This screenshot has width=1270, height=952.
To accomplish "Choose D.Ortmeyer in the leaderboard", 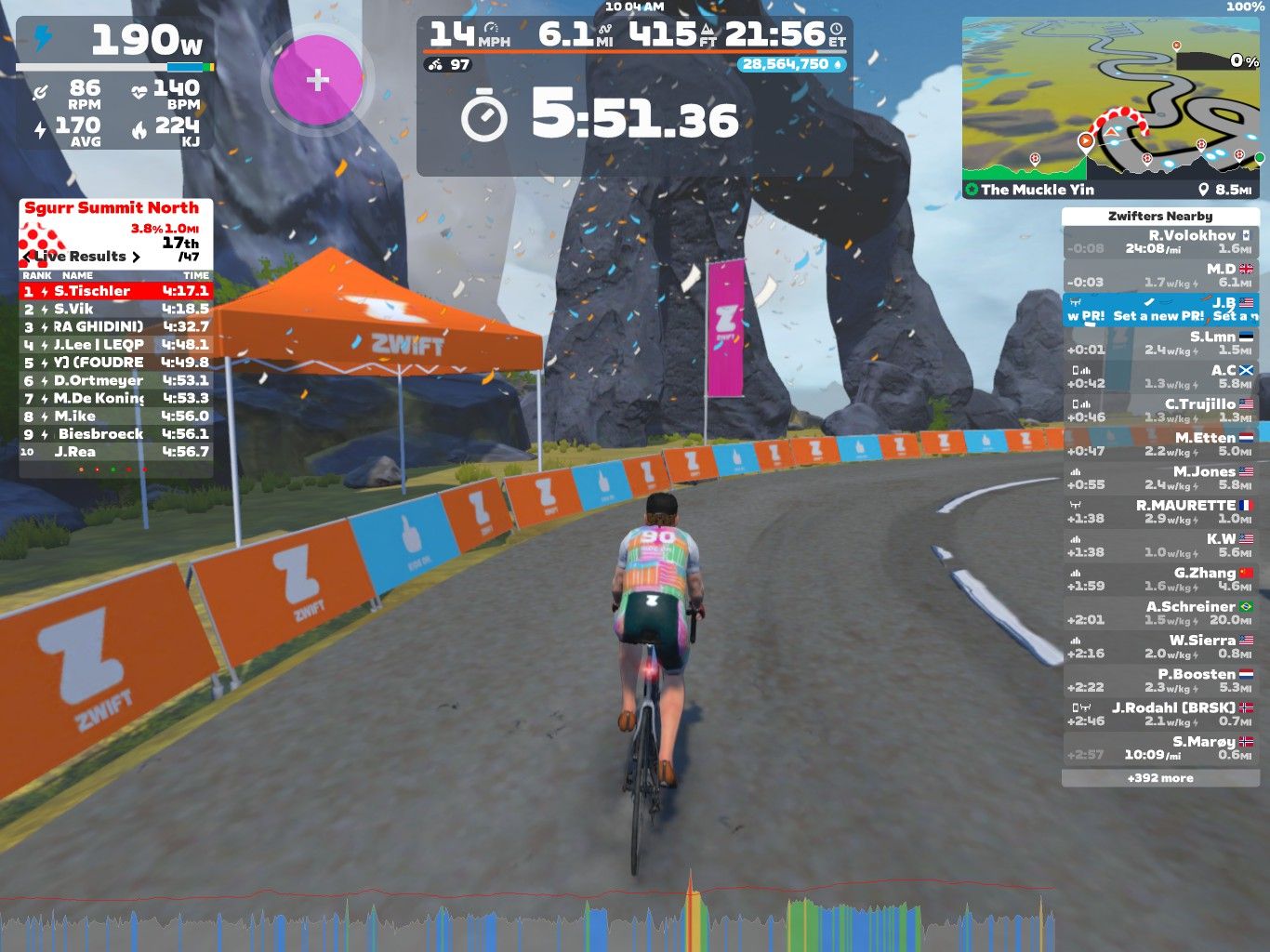I will (116, 380).
